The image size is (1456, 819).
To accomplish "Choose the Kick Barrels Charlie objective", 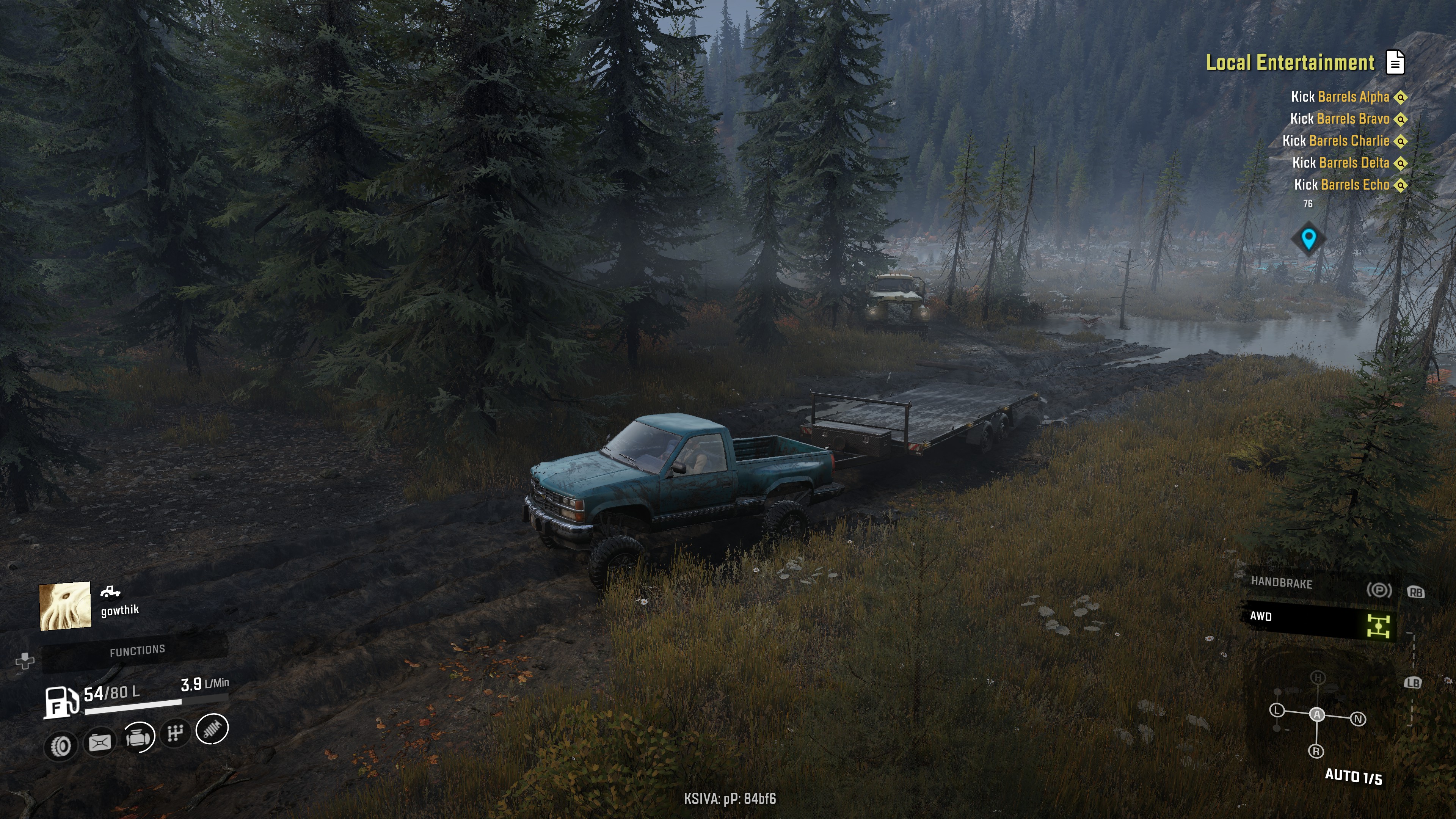I will click(1335, 141).
